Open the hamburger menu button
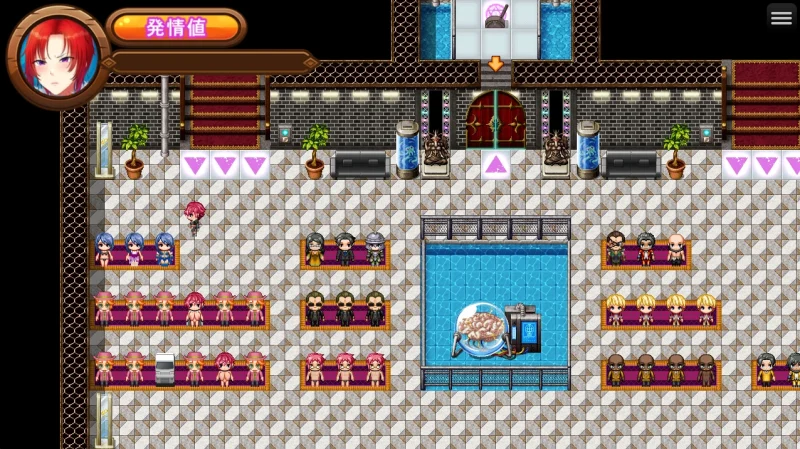This screenshot has height=449, width=800. 781,17
